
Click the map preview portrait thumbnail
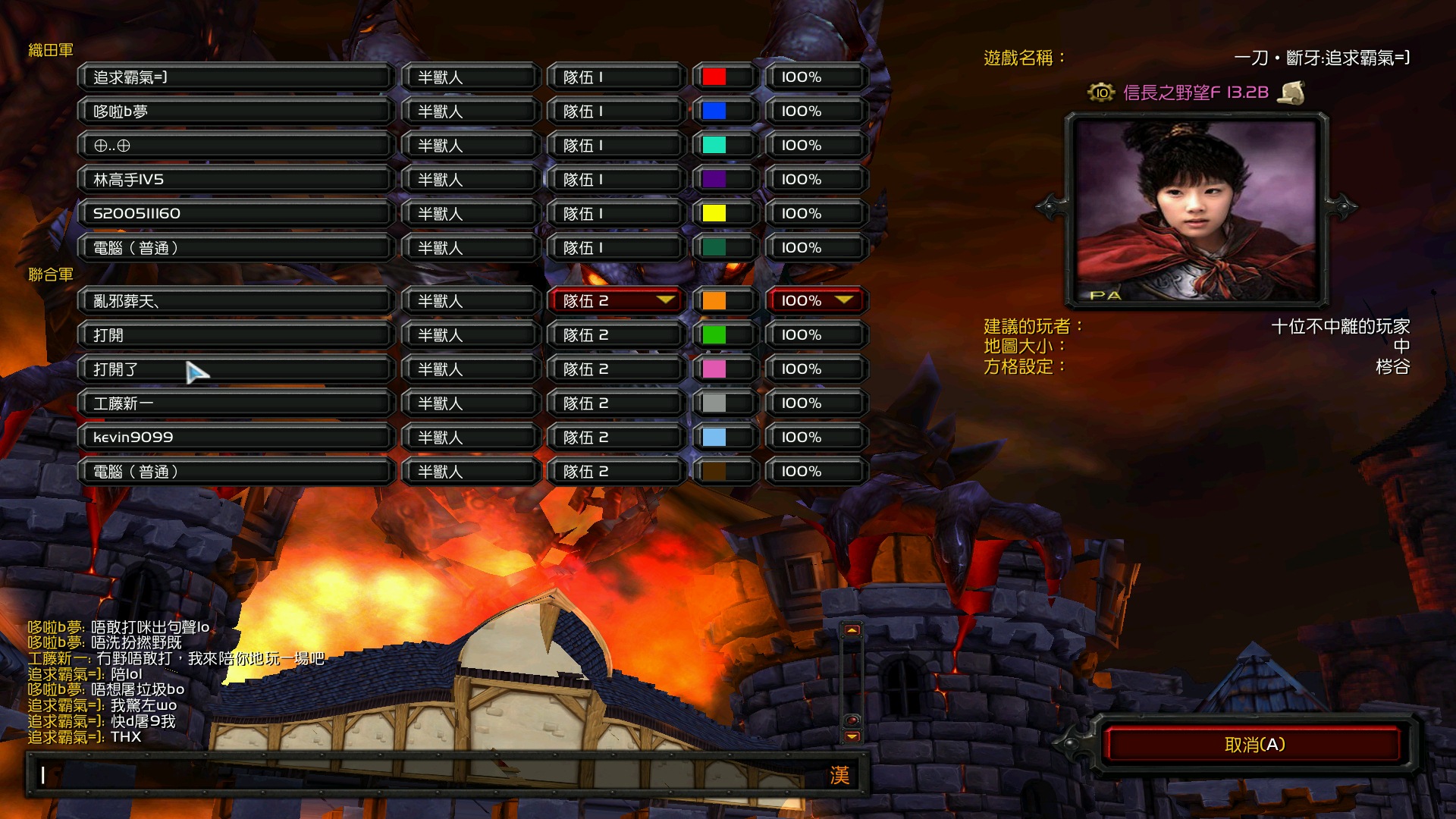1197,210
